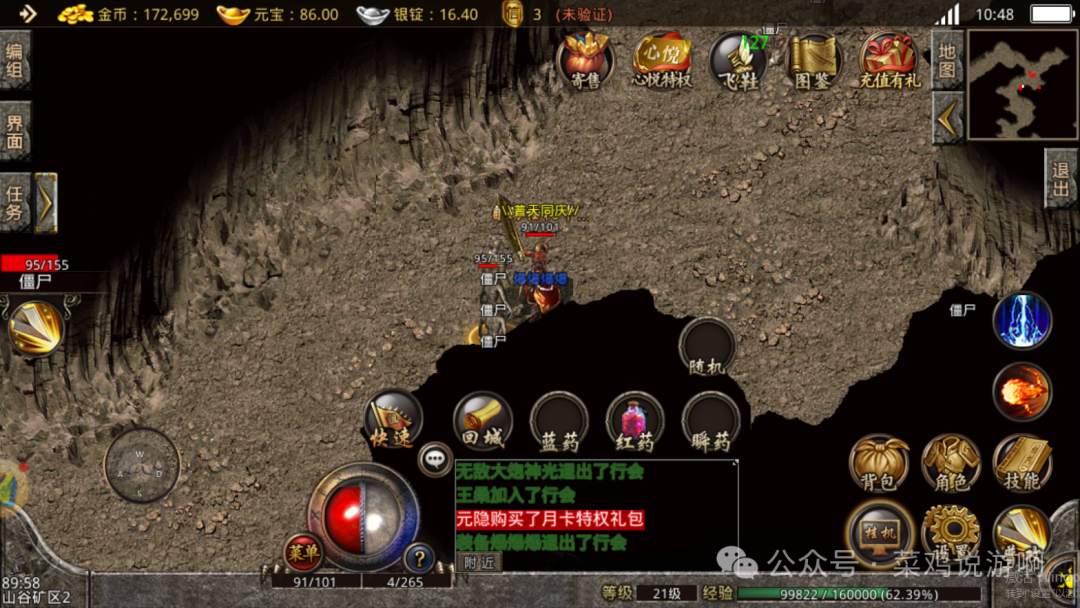Open the 充值有礼 recharge gift

pos(890,60)
